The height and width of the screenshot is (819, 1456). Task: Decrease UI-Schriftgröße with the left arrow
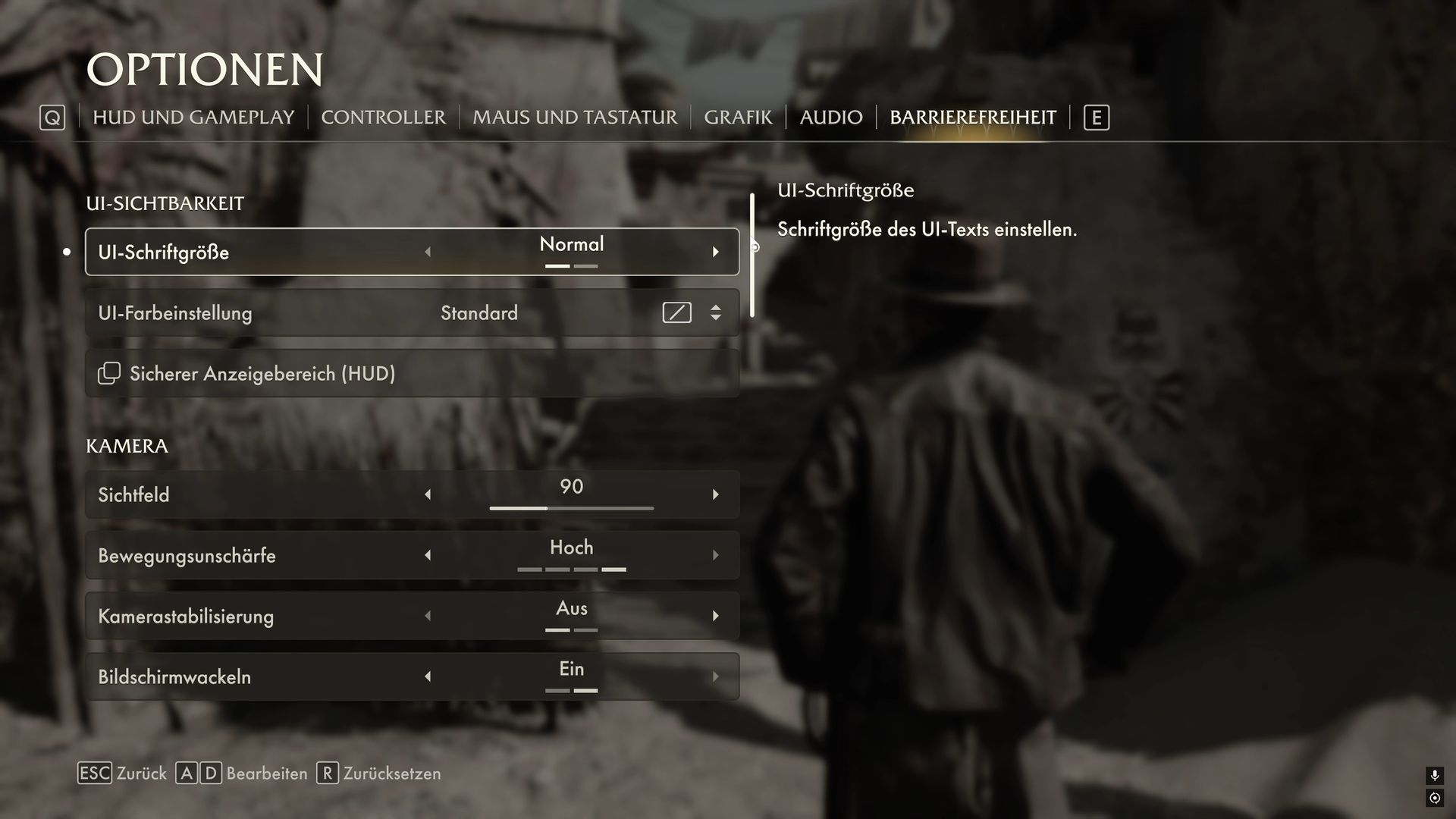pos(428,252)
